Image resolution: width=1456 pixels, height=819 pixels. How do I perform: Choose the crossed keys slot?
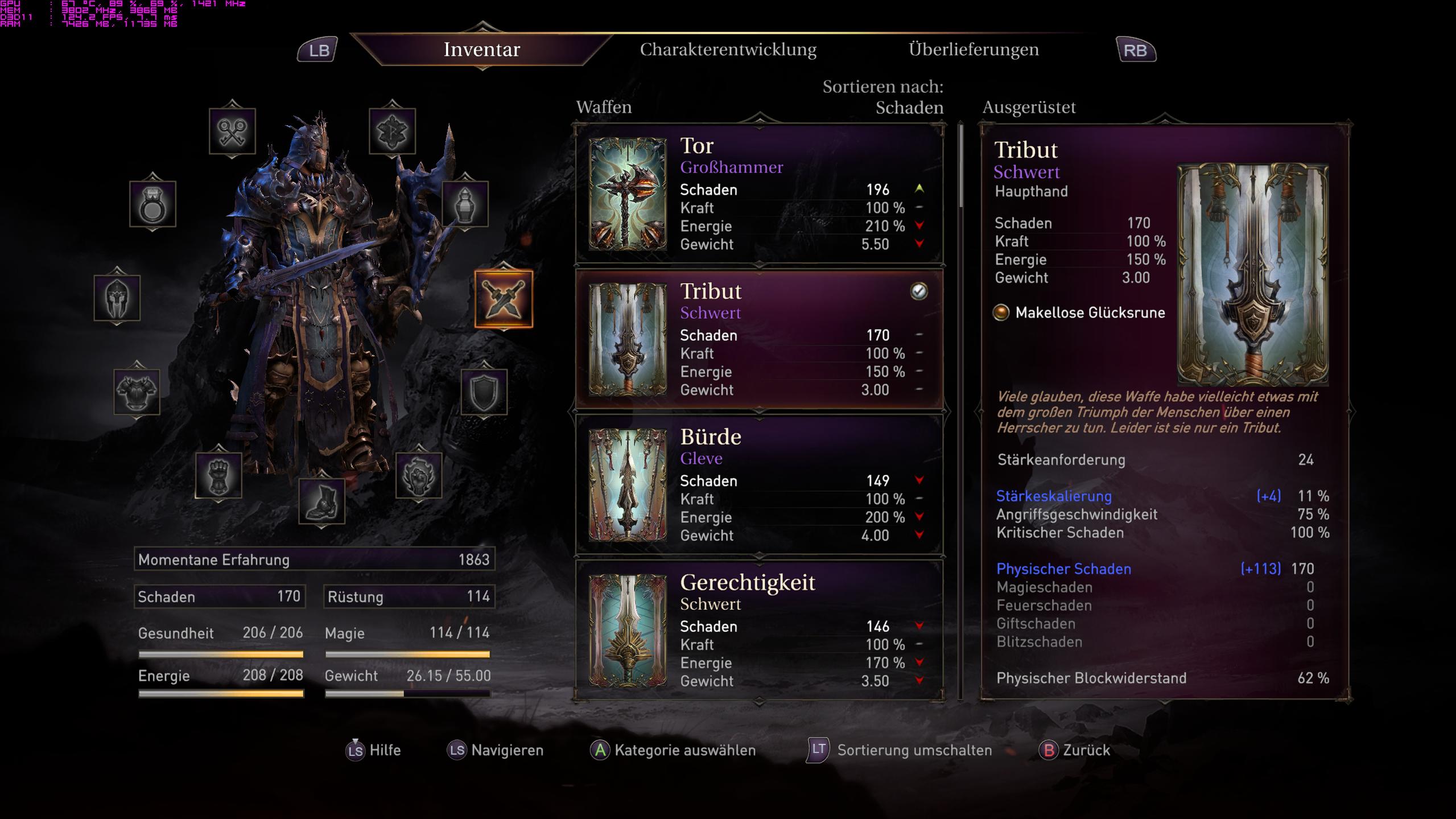point(232,131)
